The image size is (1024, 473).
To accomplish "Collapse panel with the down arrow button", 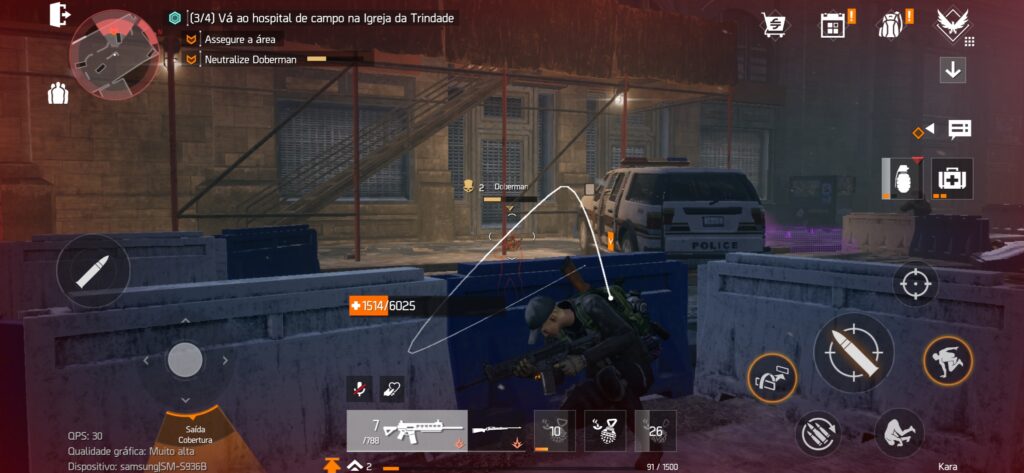I will [952, 71].
